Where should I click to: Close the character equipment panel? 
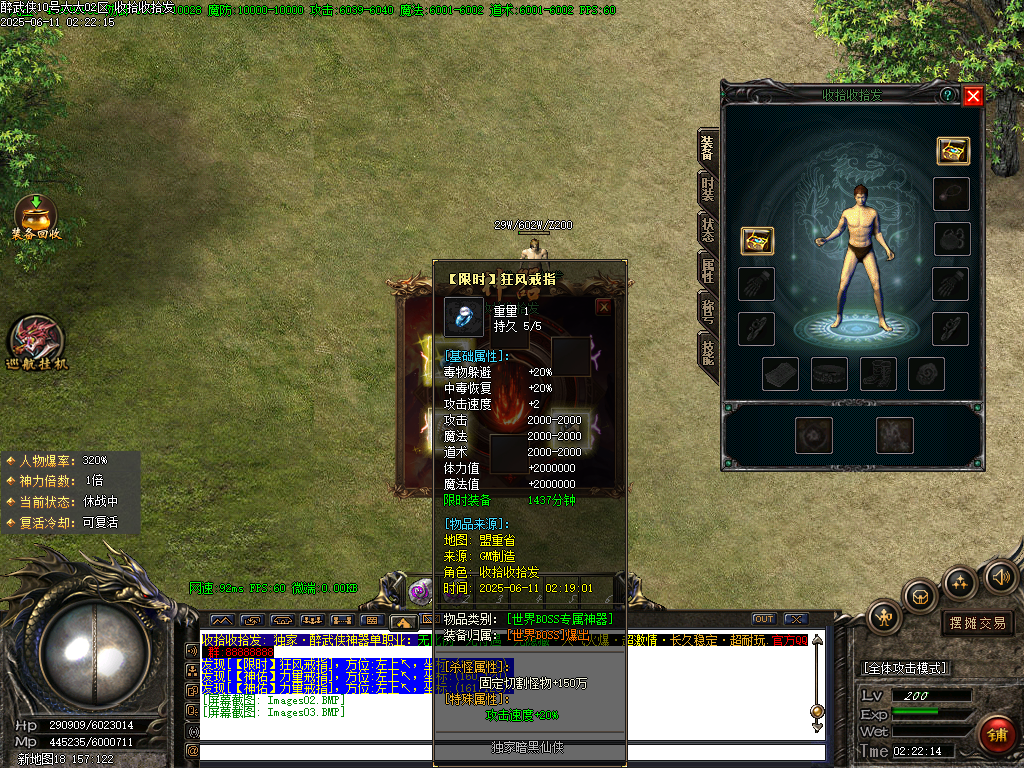[973, 96]
